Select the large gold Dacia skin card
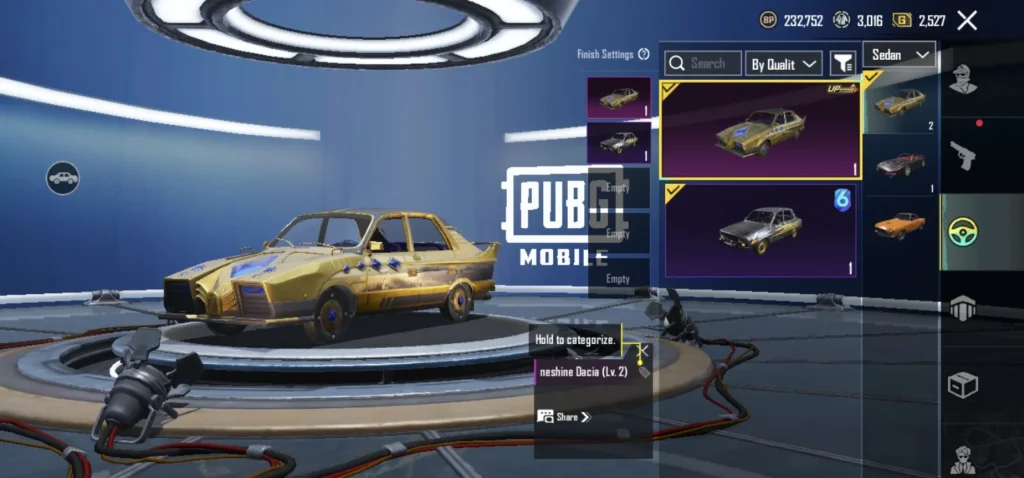 [x=761, y=130]
